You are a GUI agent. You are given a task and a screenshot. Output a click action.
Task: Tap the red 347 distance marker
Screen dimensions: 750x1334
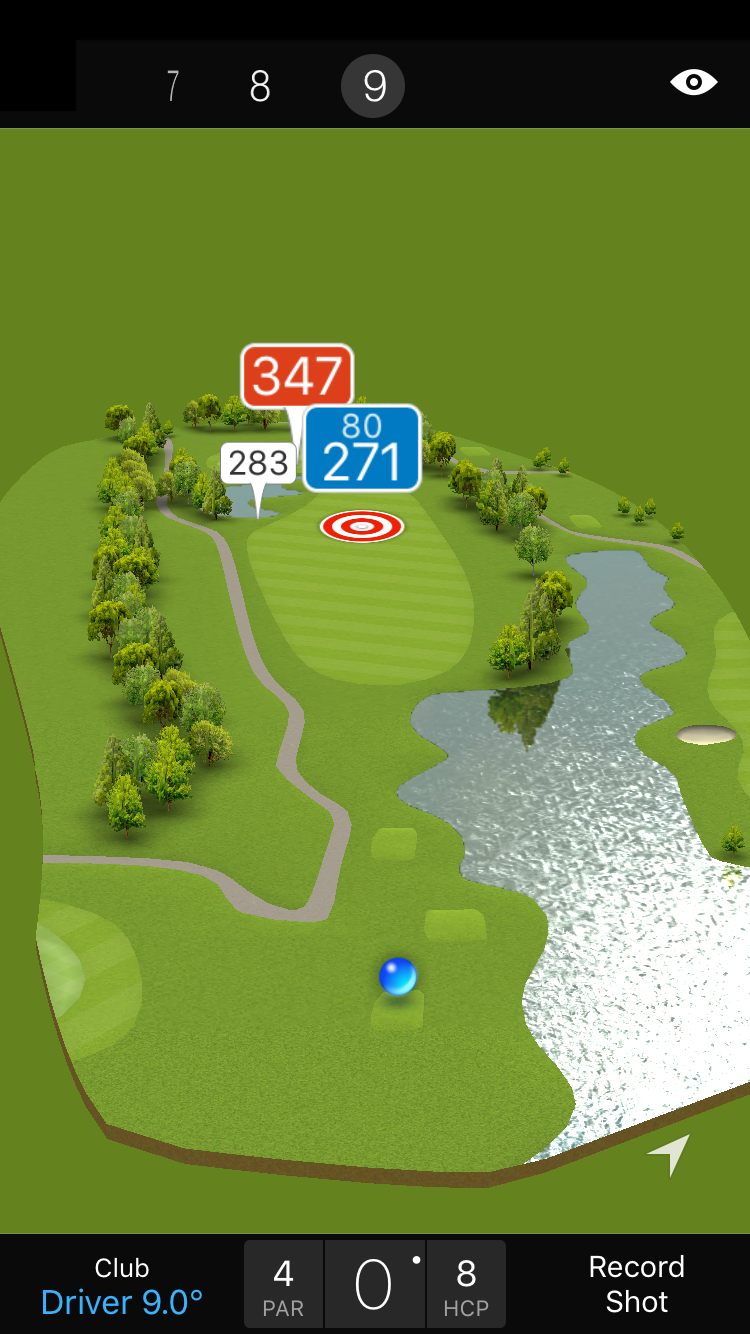point(296,376)
